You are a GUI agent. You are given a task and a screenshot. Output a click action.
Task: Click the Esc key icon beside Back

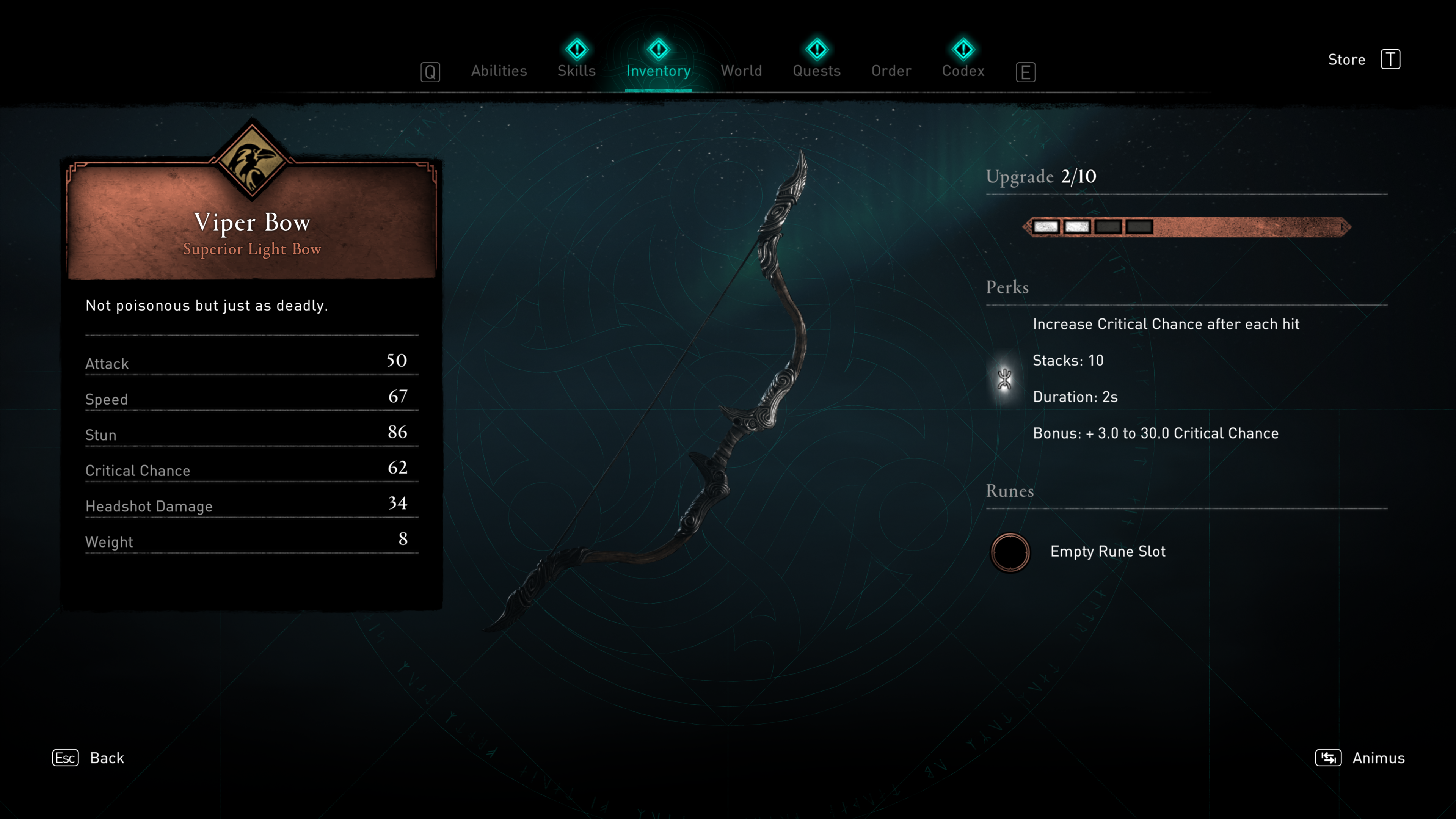coord(65,758)
